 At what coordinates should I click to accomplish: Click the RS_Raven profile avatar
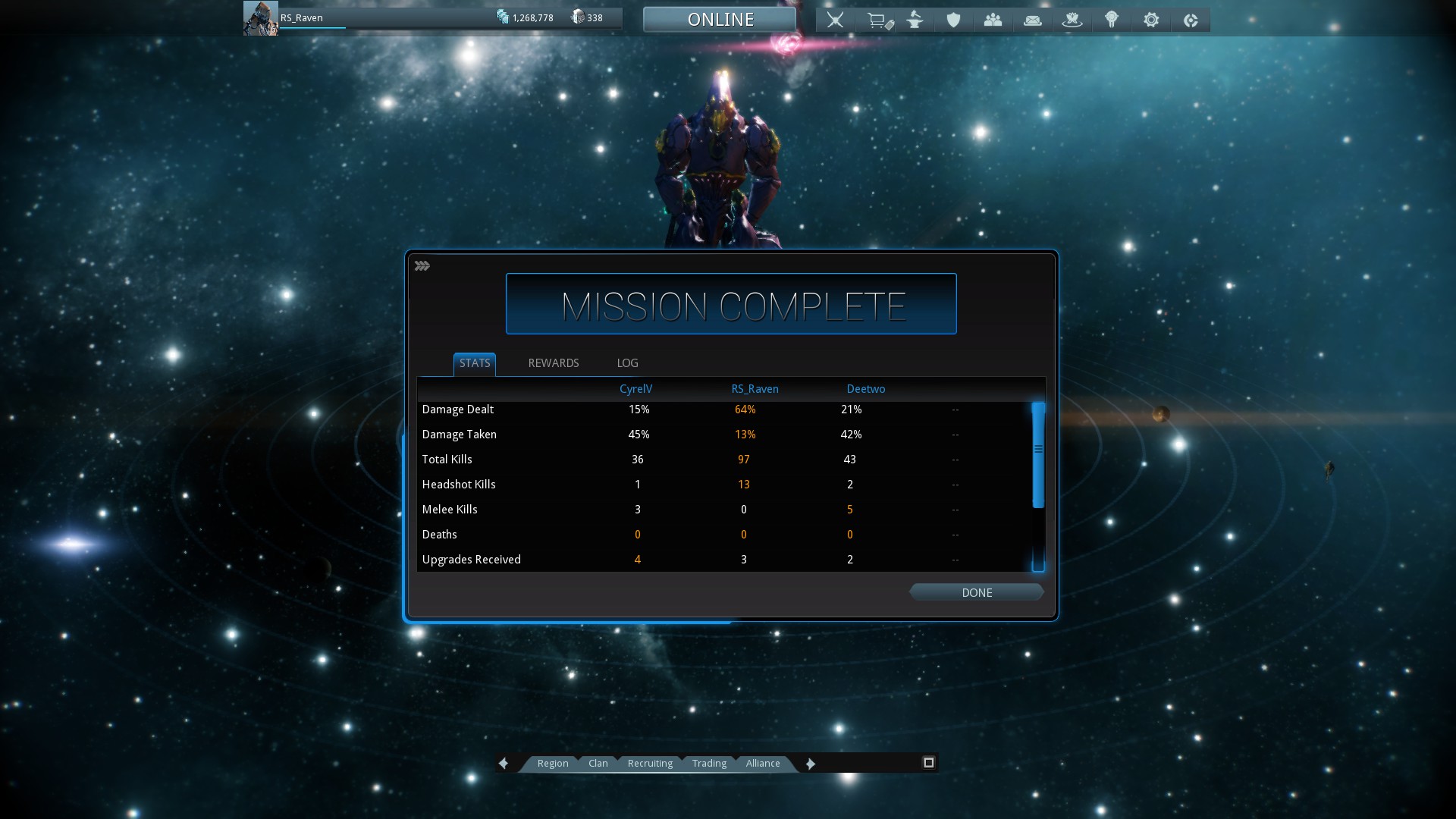[260, 18]
